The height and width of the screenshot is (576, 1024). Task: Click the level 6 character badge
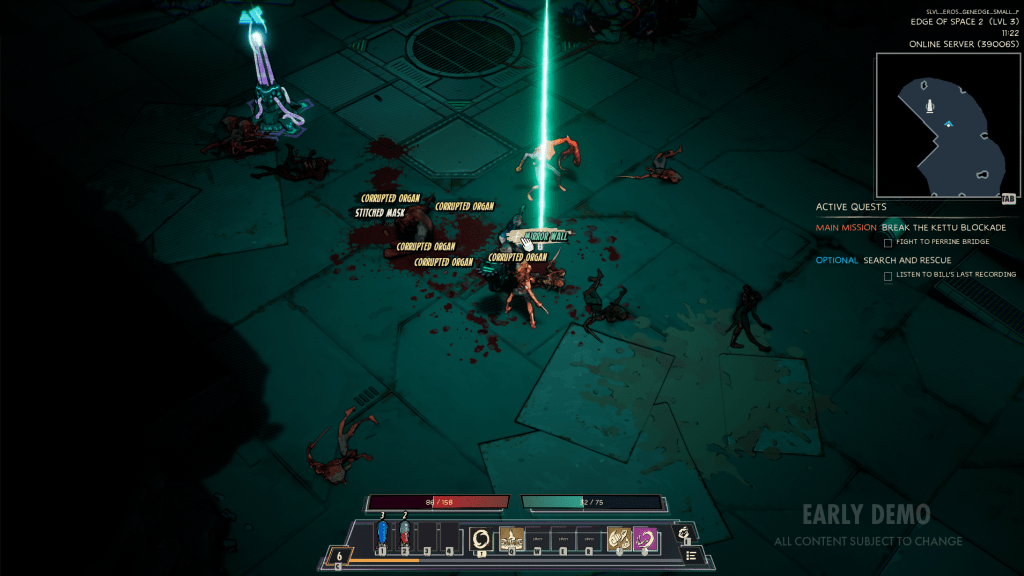coord(339,556)
